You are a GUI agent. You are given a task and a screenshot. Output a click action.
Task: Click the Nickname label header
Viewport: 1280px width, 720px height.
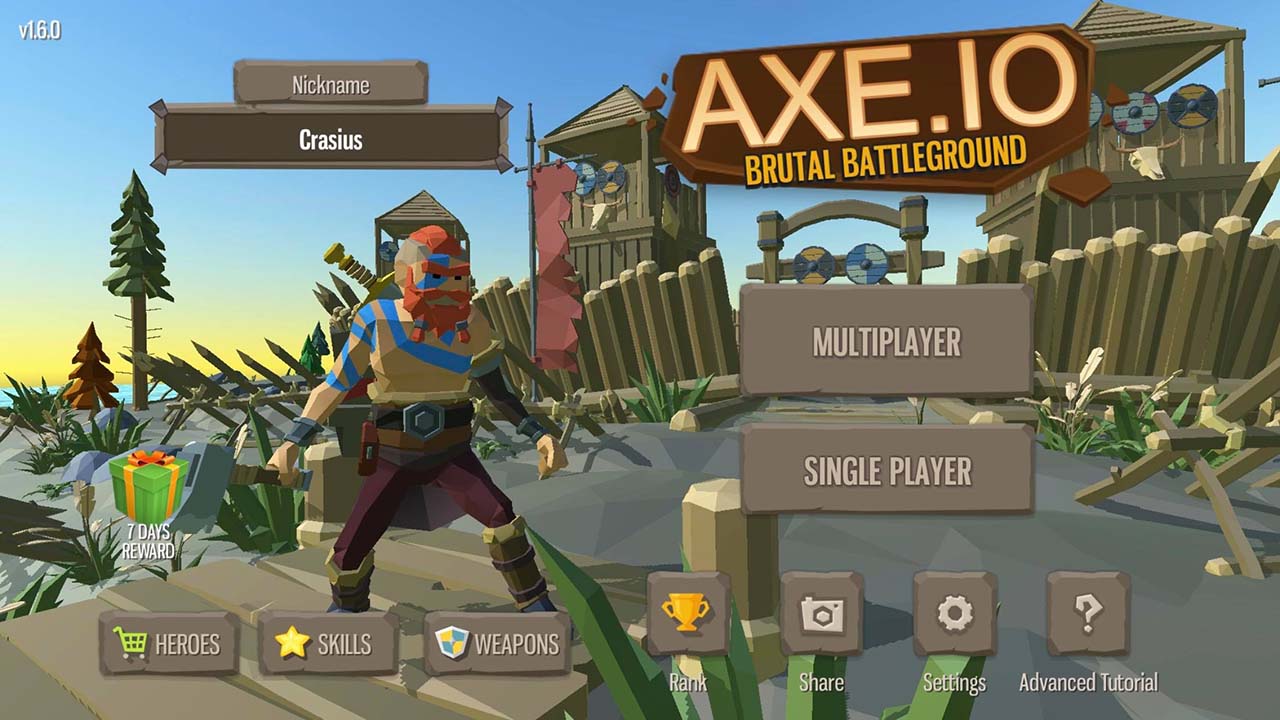(330, 86)
